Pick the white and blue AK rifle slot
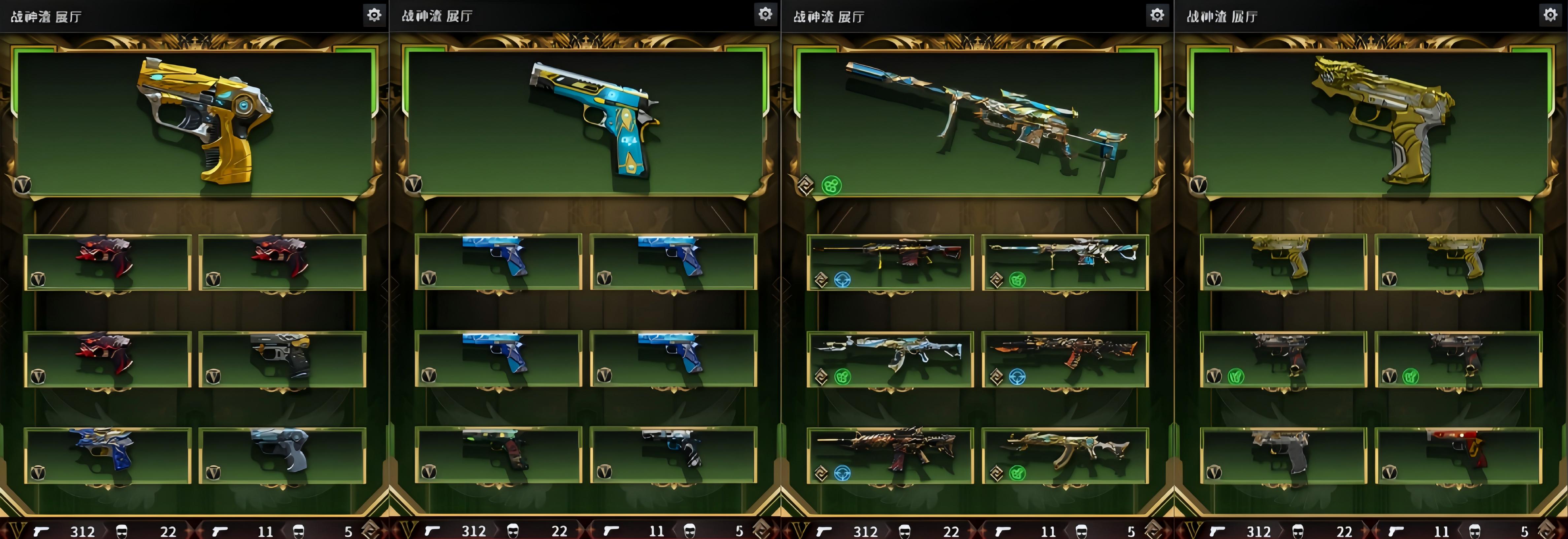Image resolution: width=1568 pixels, height=539 pixels. pos(890,359)
